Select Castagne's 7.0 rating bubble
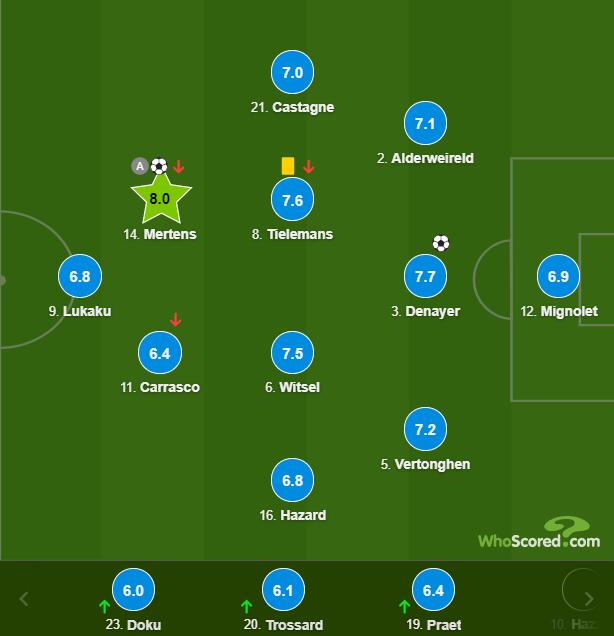The image size is (614, 636). coord(292,73)
